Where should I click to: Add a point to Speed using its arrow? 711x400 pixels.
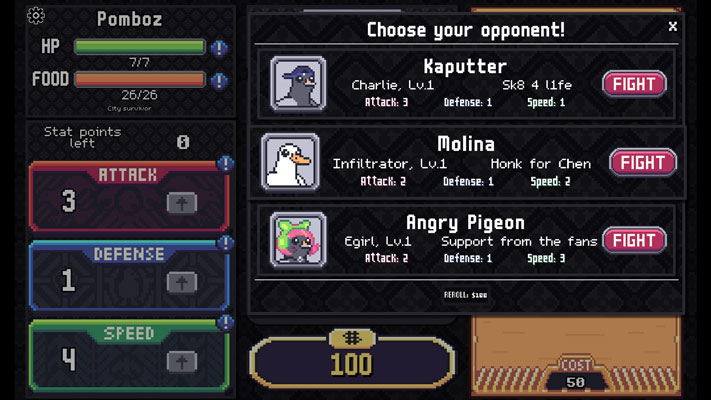tap(181, 360)
